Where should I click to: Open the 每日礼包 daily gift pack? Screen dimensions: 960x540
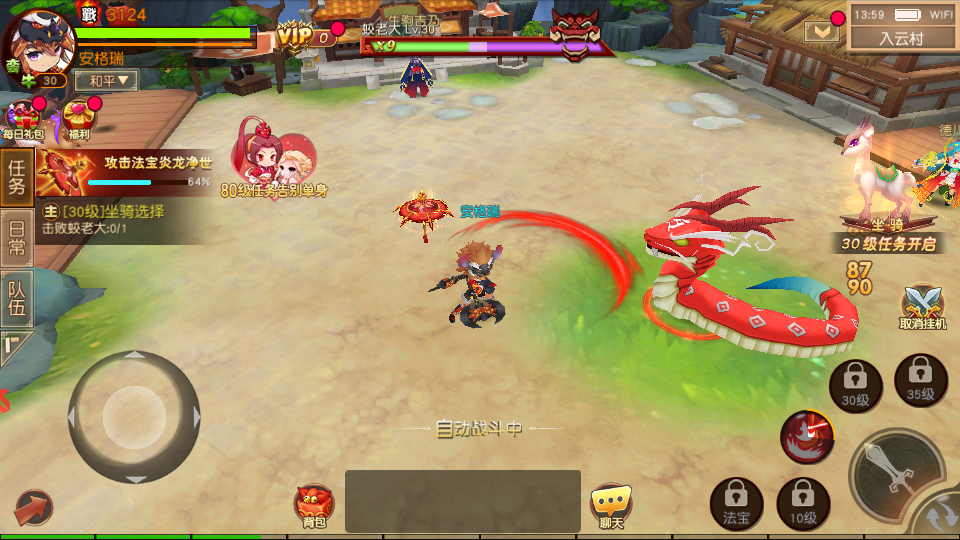22,118
